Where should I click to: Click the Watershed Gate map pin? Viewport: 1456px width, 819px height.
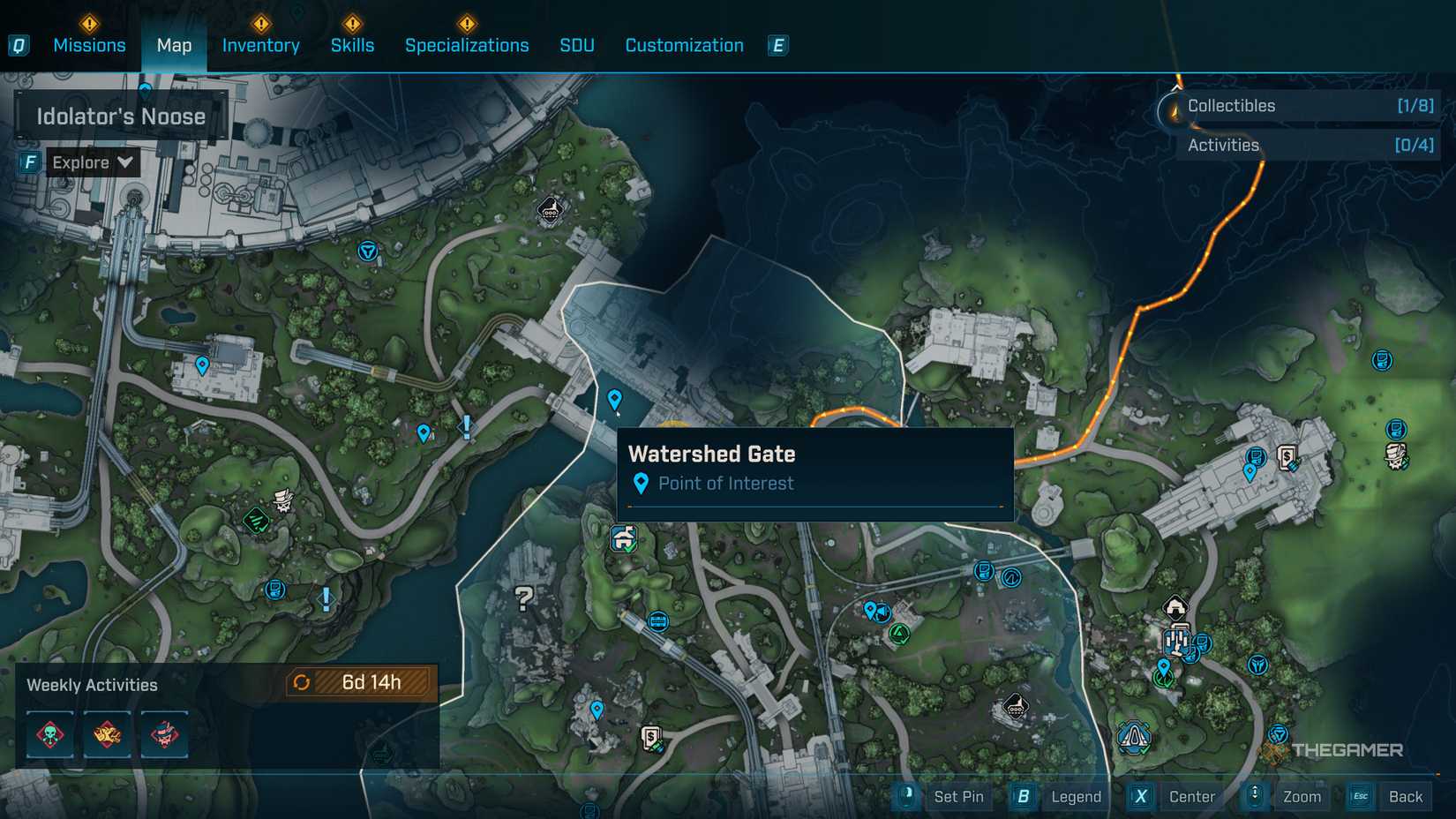tap(614, 398)
